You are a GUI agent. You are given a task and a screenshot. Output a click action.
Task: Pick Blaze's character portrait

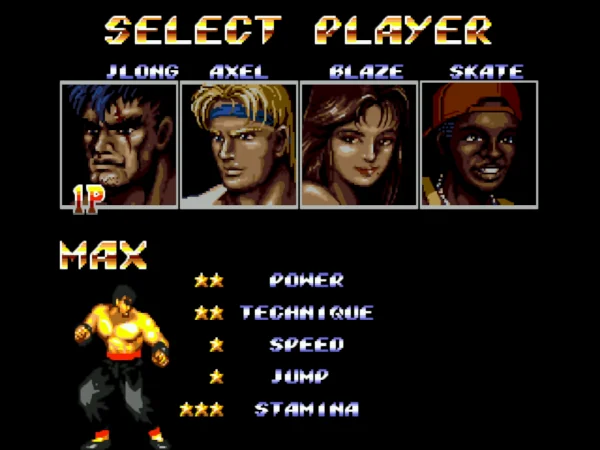(x=359, y=145)
